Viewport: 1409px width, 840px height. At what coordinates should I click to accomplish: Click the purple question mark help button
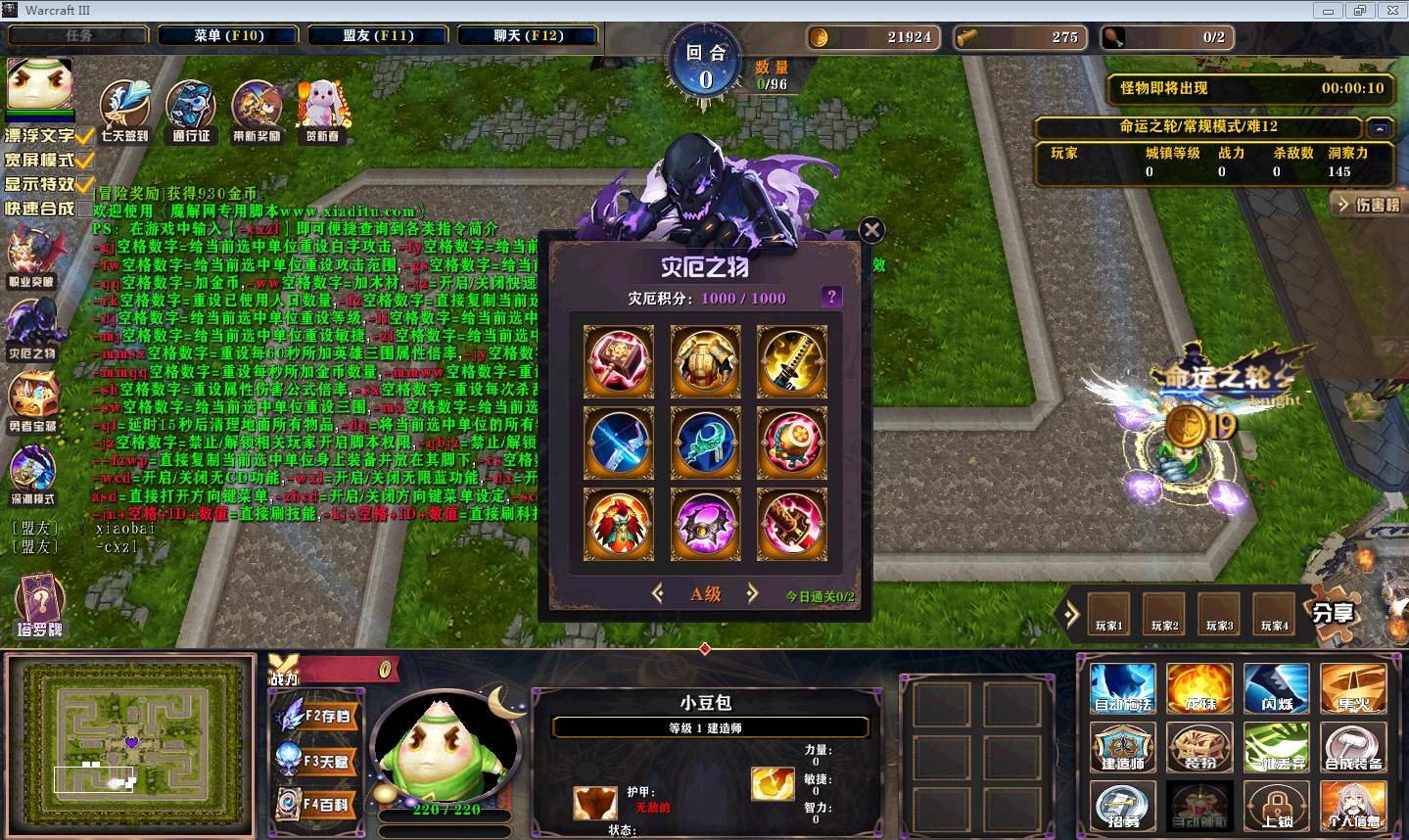(831, 297)
